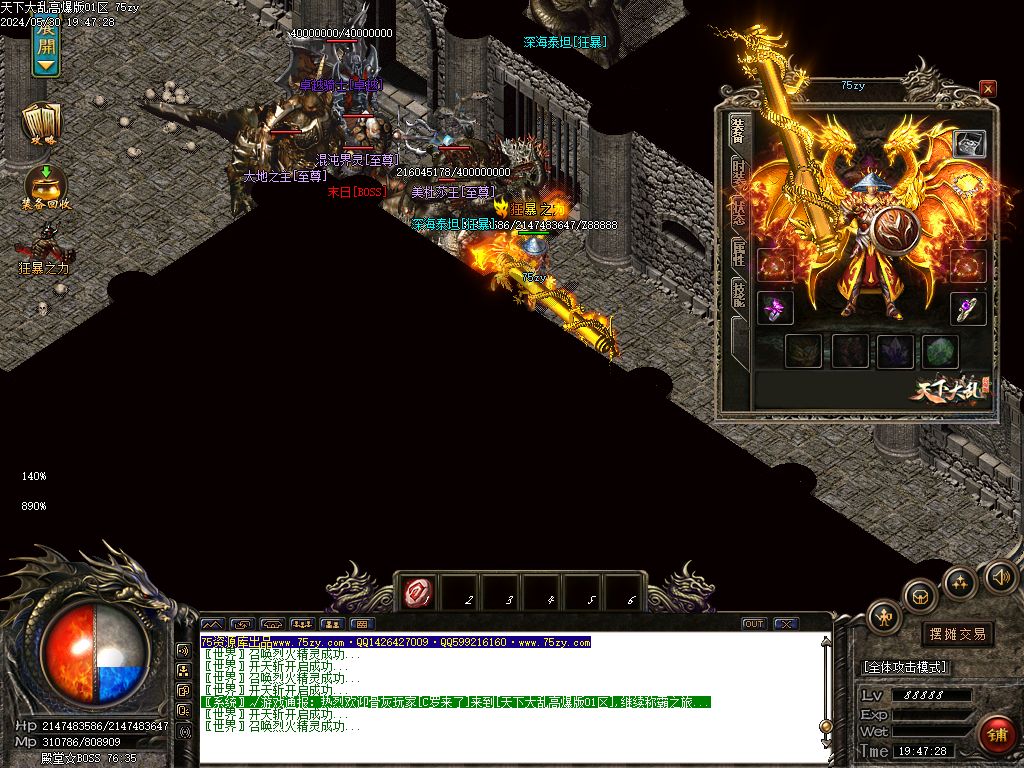Click the 装备回收 equipment recycle icon

click(45, 187)
